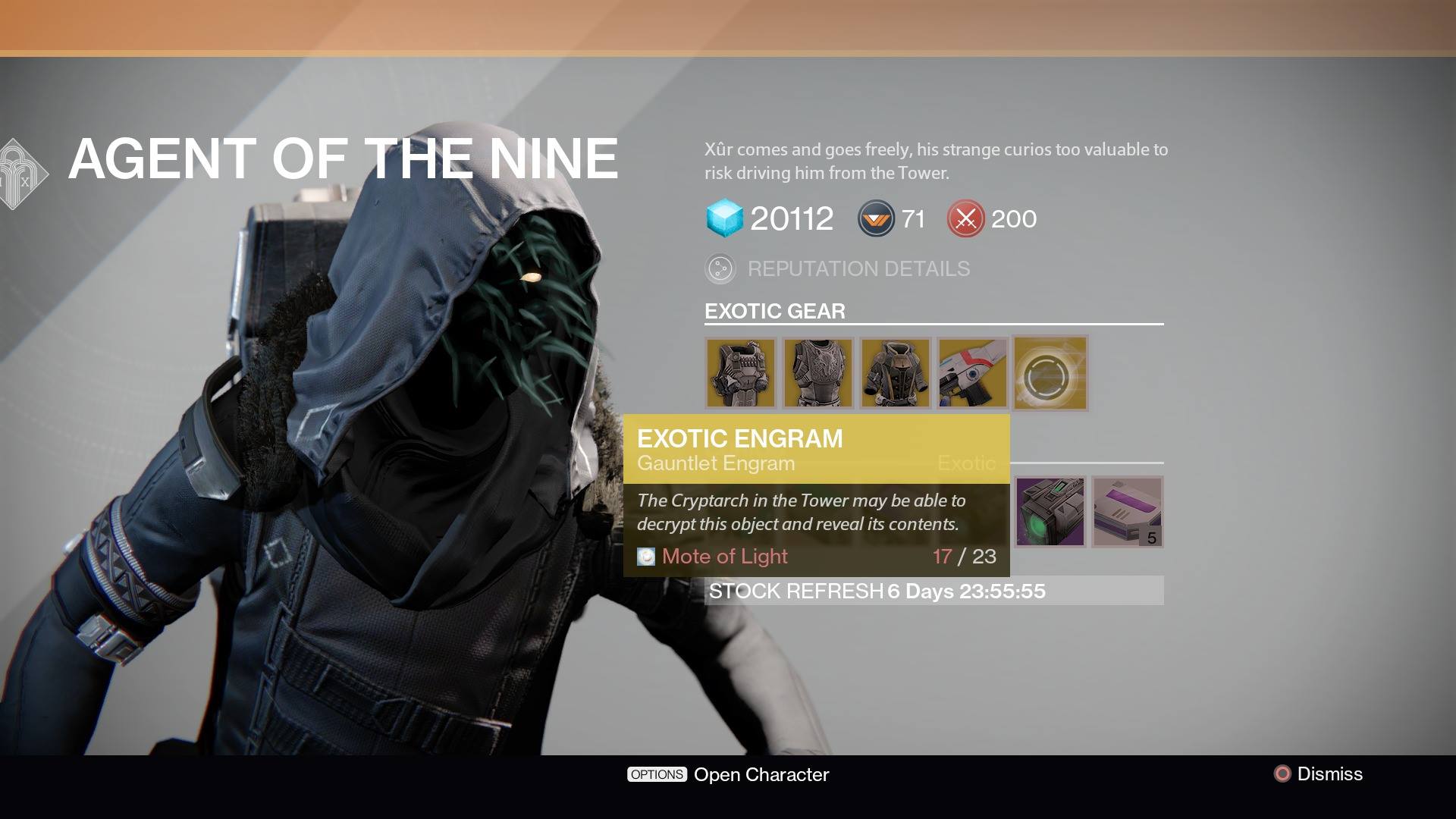The height and width of the screenshot is (819, 1456).
Task: Click the Dismiss circle button icon
Action: coord(1281,774)
